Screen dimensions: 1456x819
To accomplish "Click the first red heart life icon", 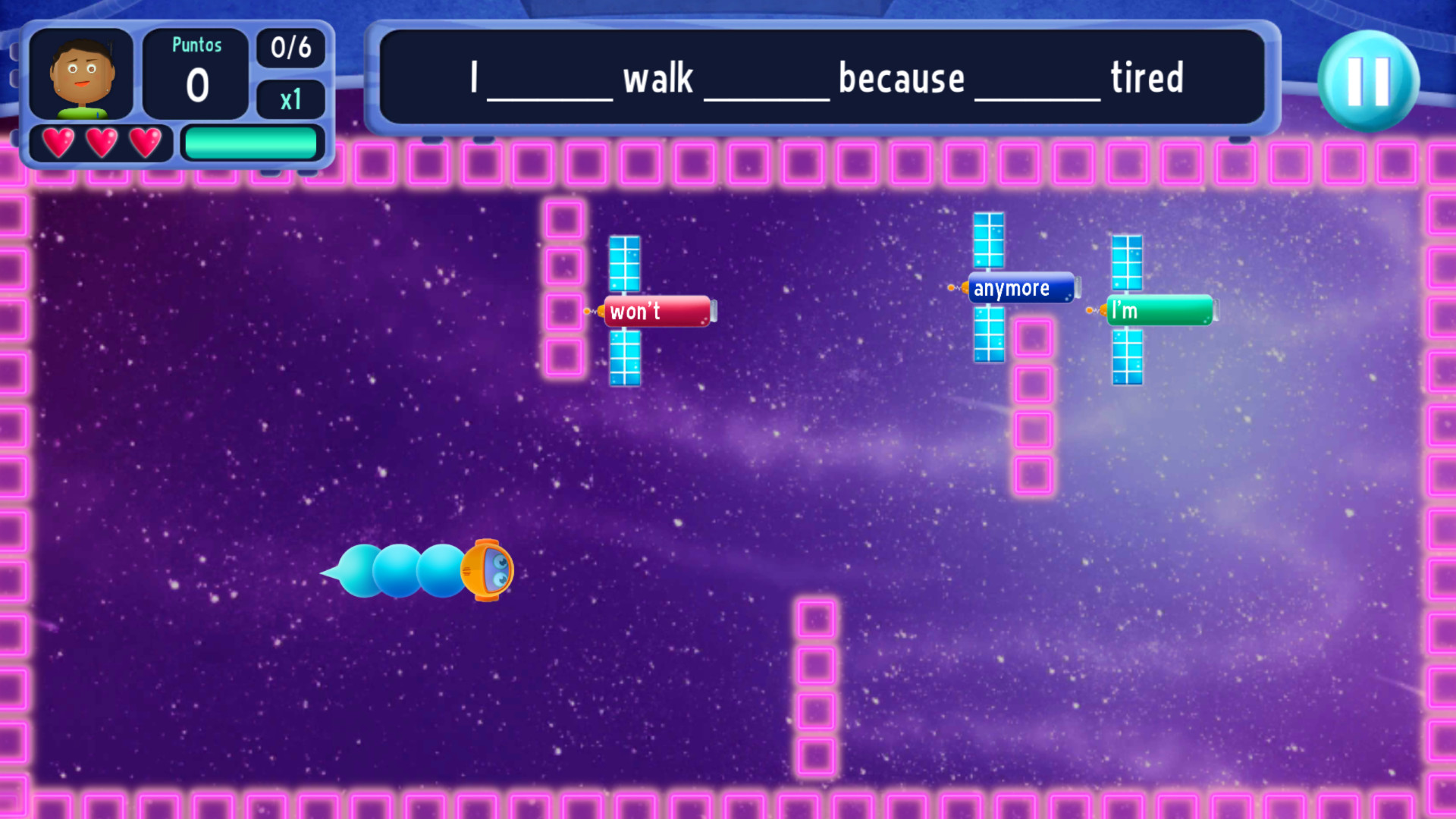I will click(x=60, y=141).
